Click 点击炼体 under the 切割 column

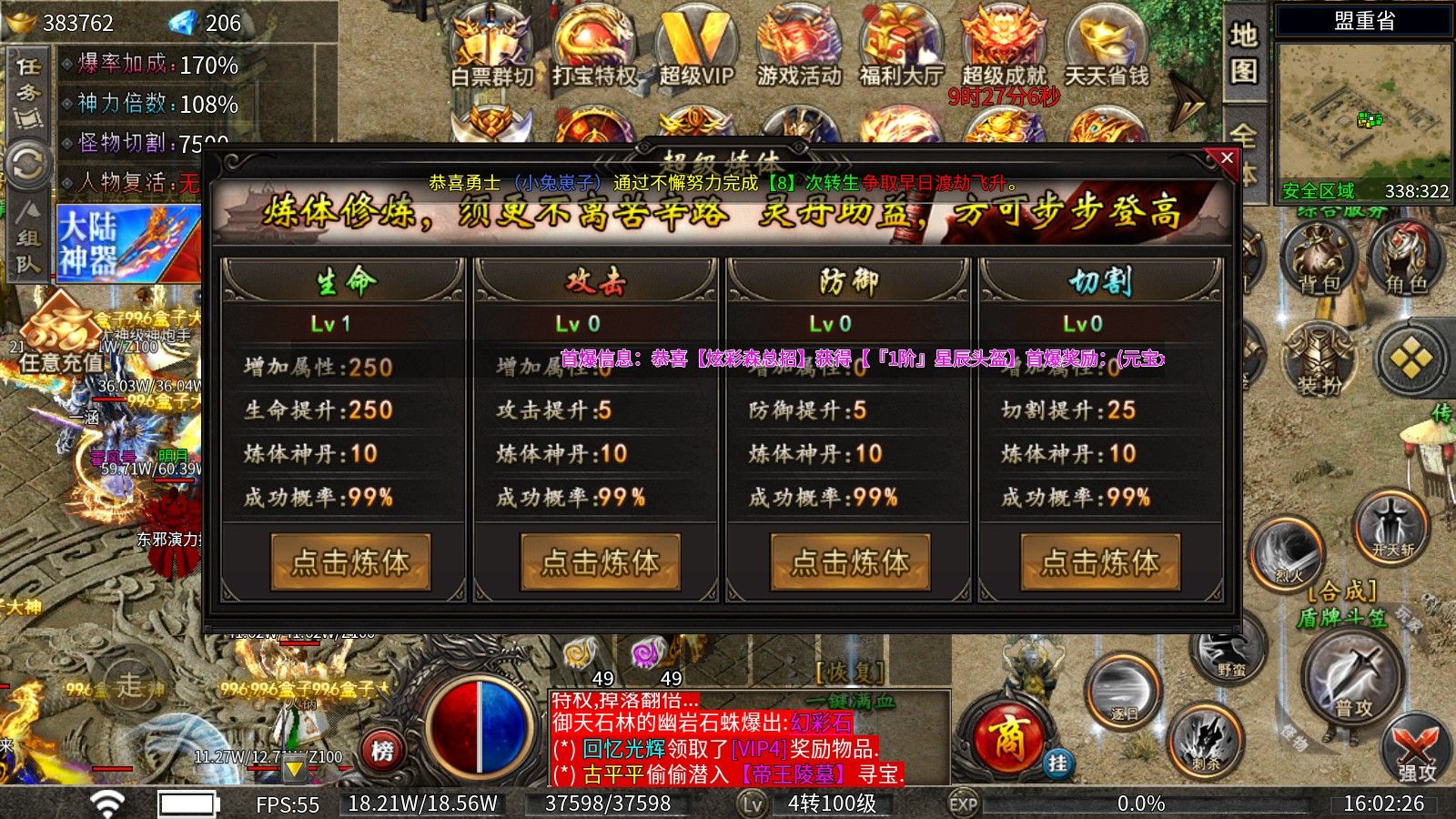[1100, 562]
